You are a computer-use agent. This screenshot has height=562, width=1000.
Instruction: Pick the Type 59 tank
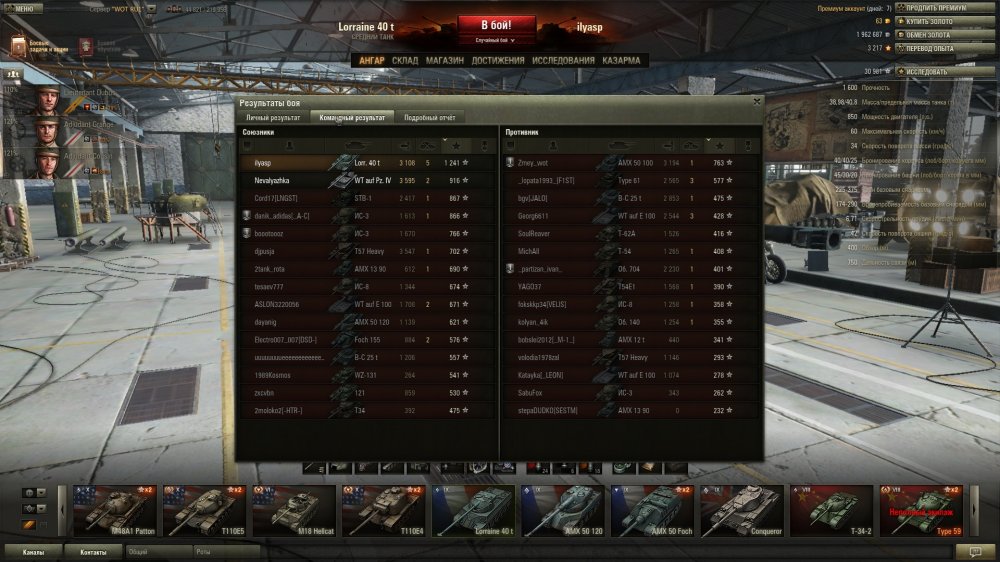tap(920, 510)
